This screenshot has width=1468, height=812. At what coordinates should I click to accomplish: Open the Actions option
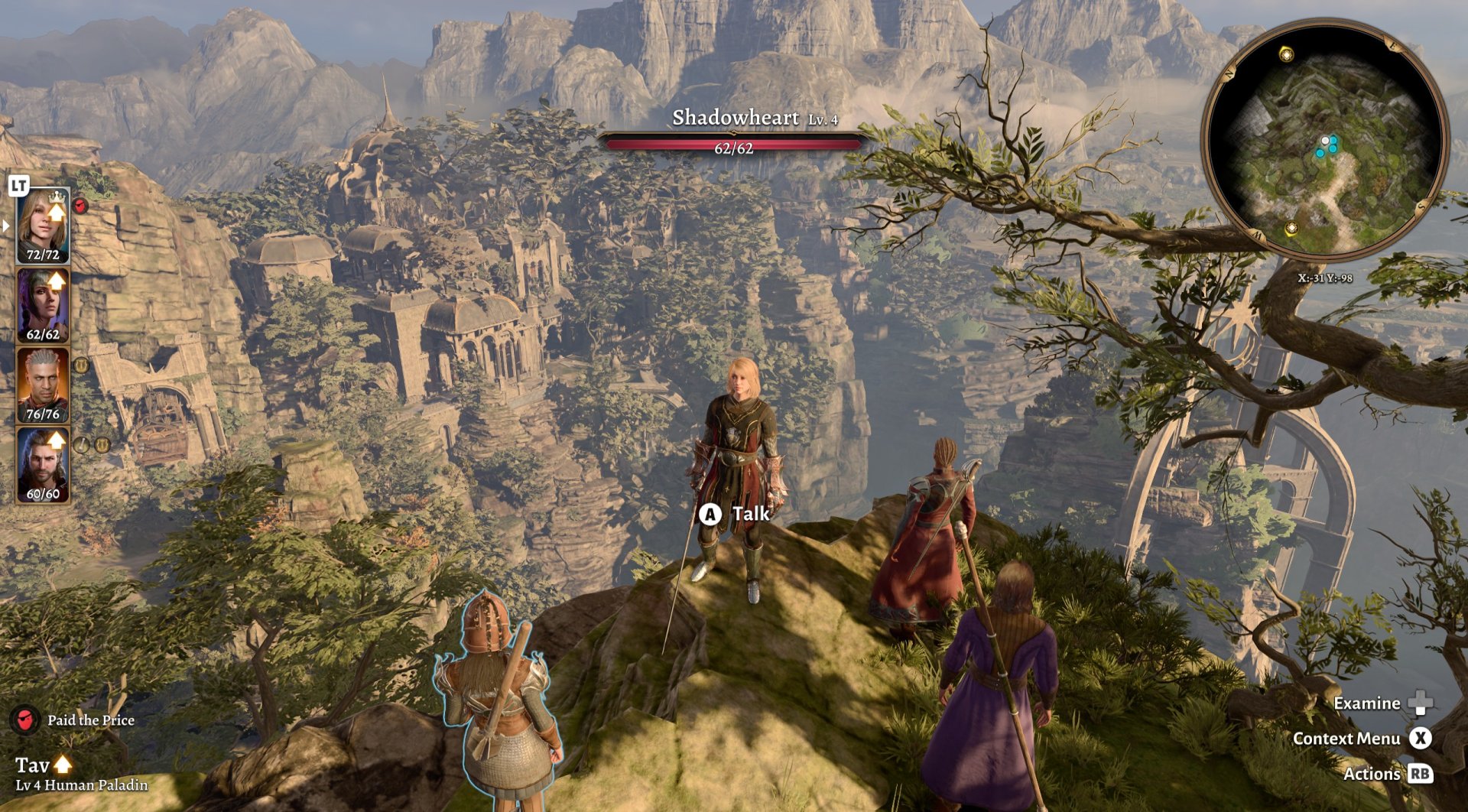(x=1372, y=774)
